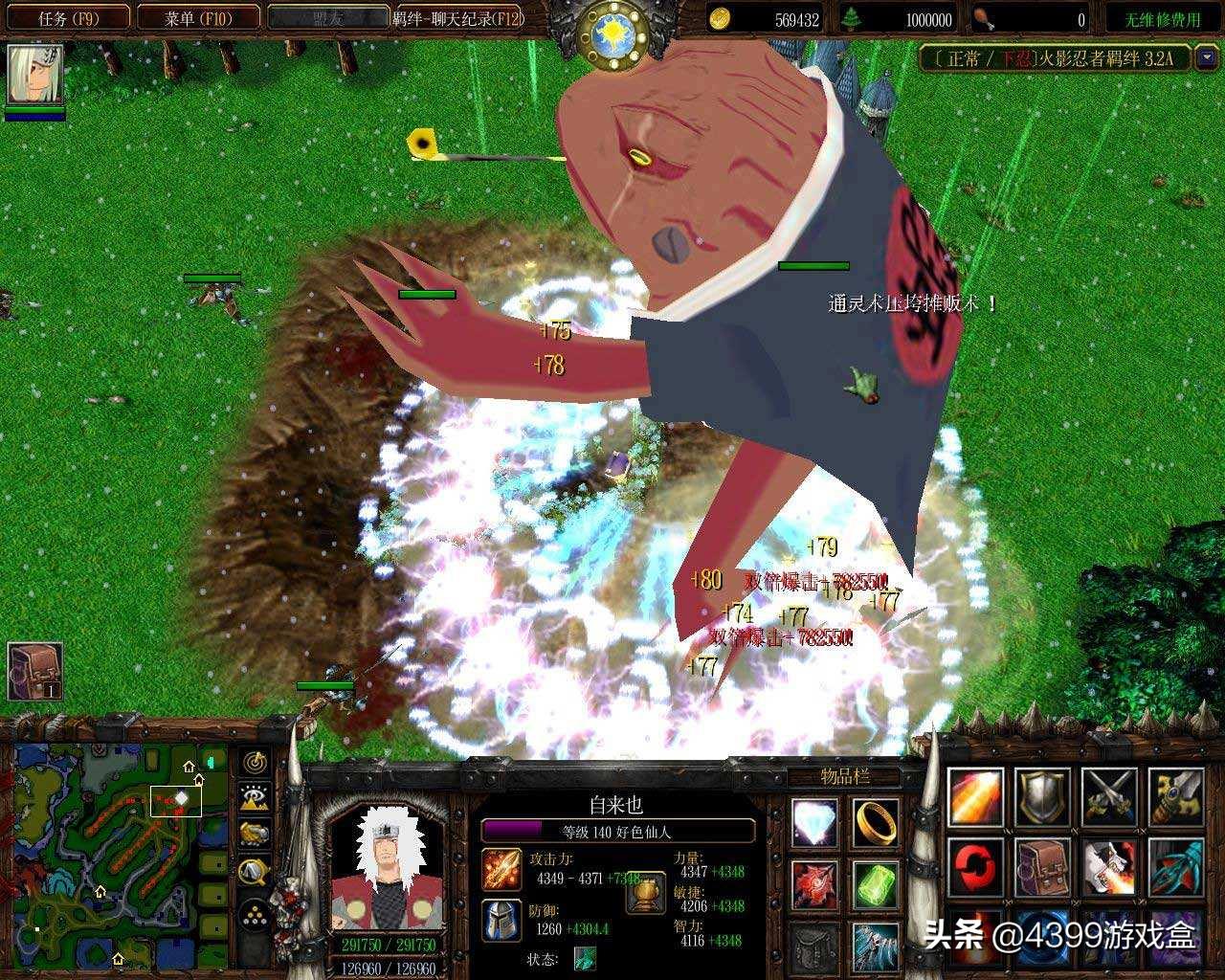
Task: Select the white diamond inventory item
Action: pos(814,822)
